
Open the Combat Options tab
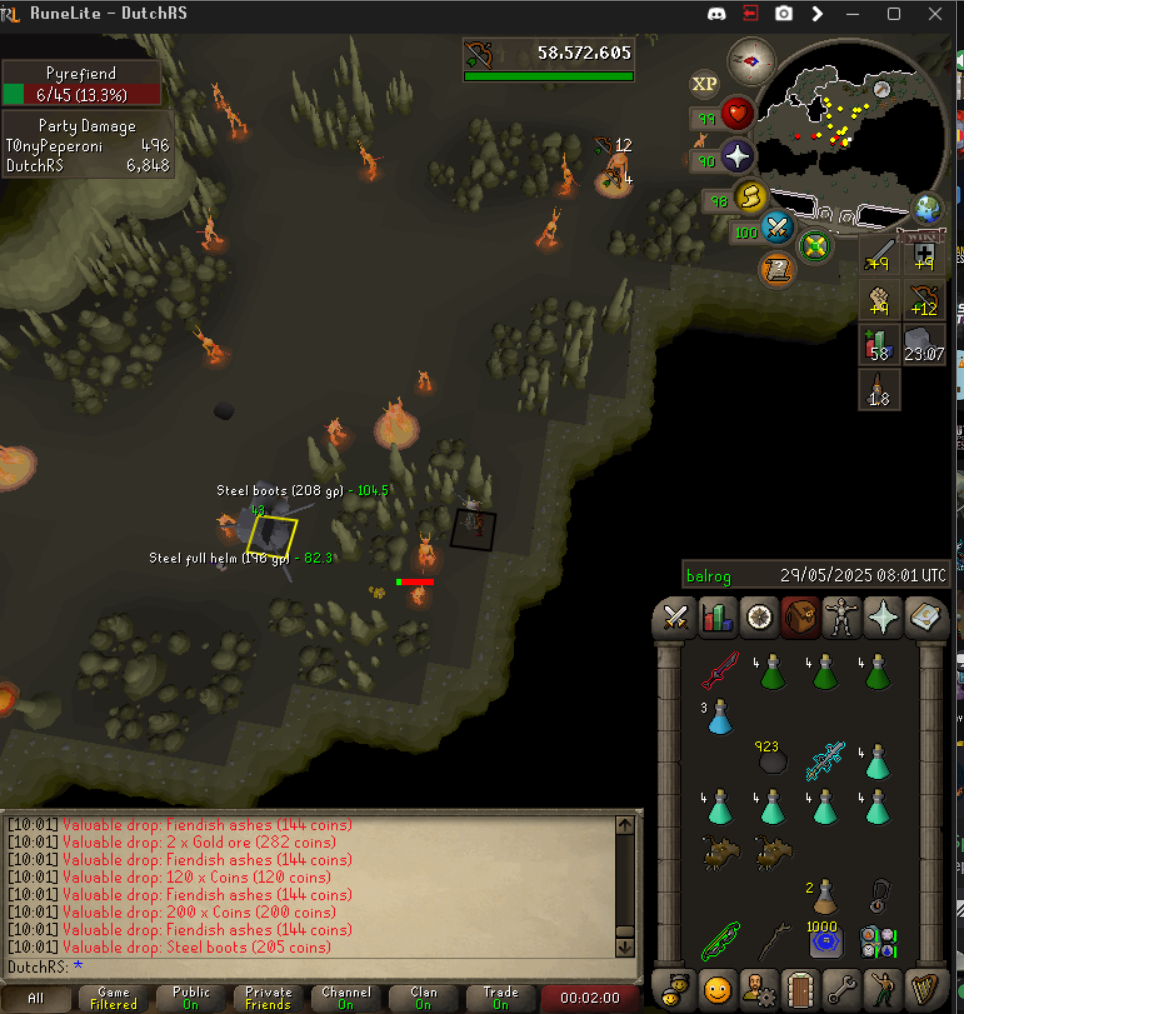coord(675,618)
